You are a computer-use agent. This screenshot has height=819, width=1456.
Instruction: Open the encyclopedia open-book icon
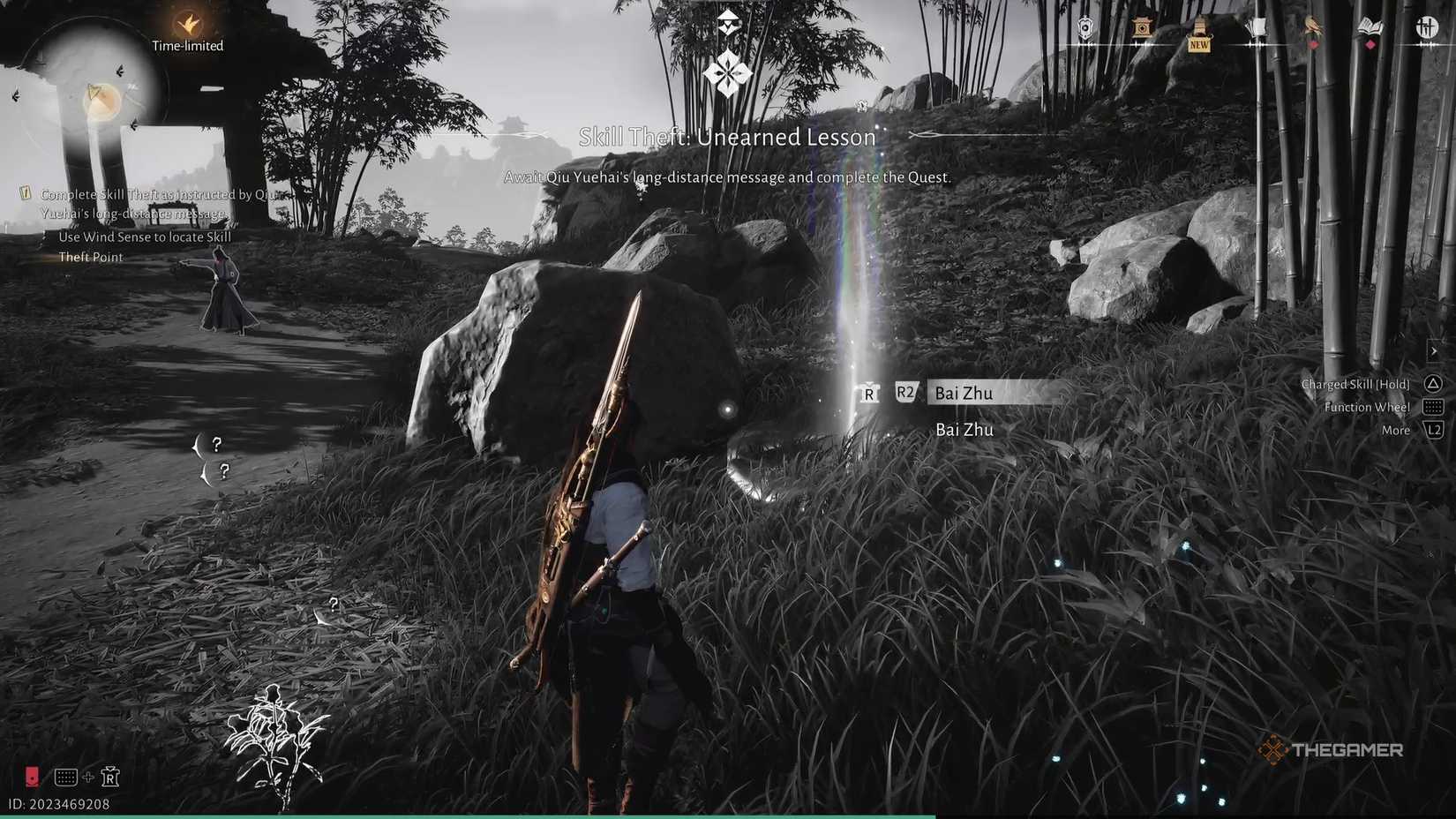tap(1368, 28)
